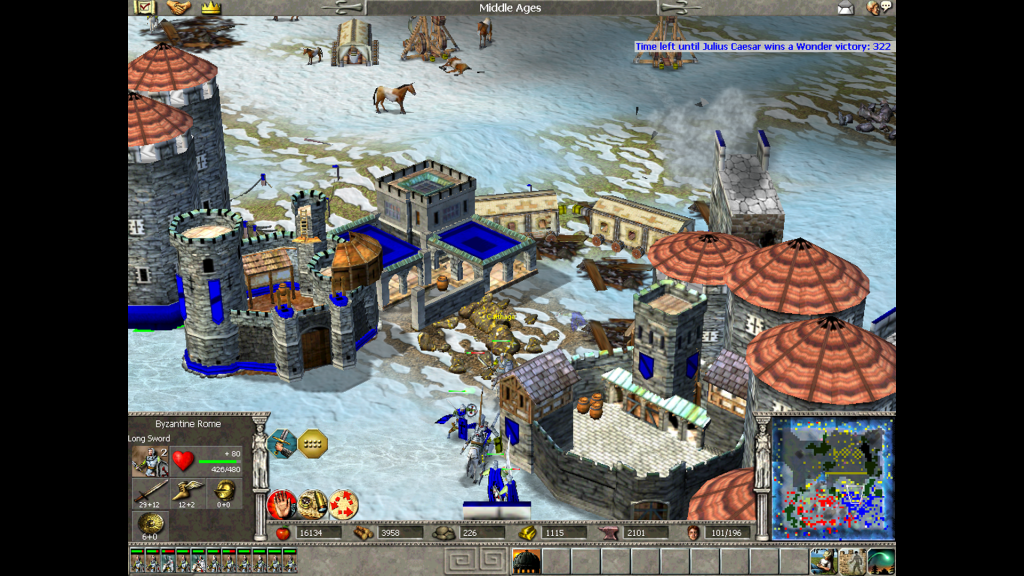Screen dimensions: 1024x576
Task: Click the golden crown icon
Action: tap(210, 7)
